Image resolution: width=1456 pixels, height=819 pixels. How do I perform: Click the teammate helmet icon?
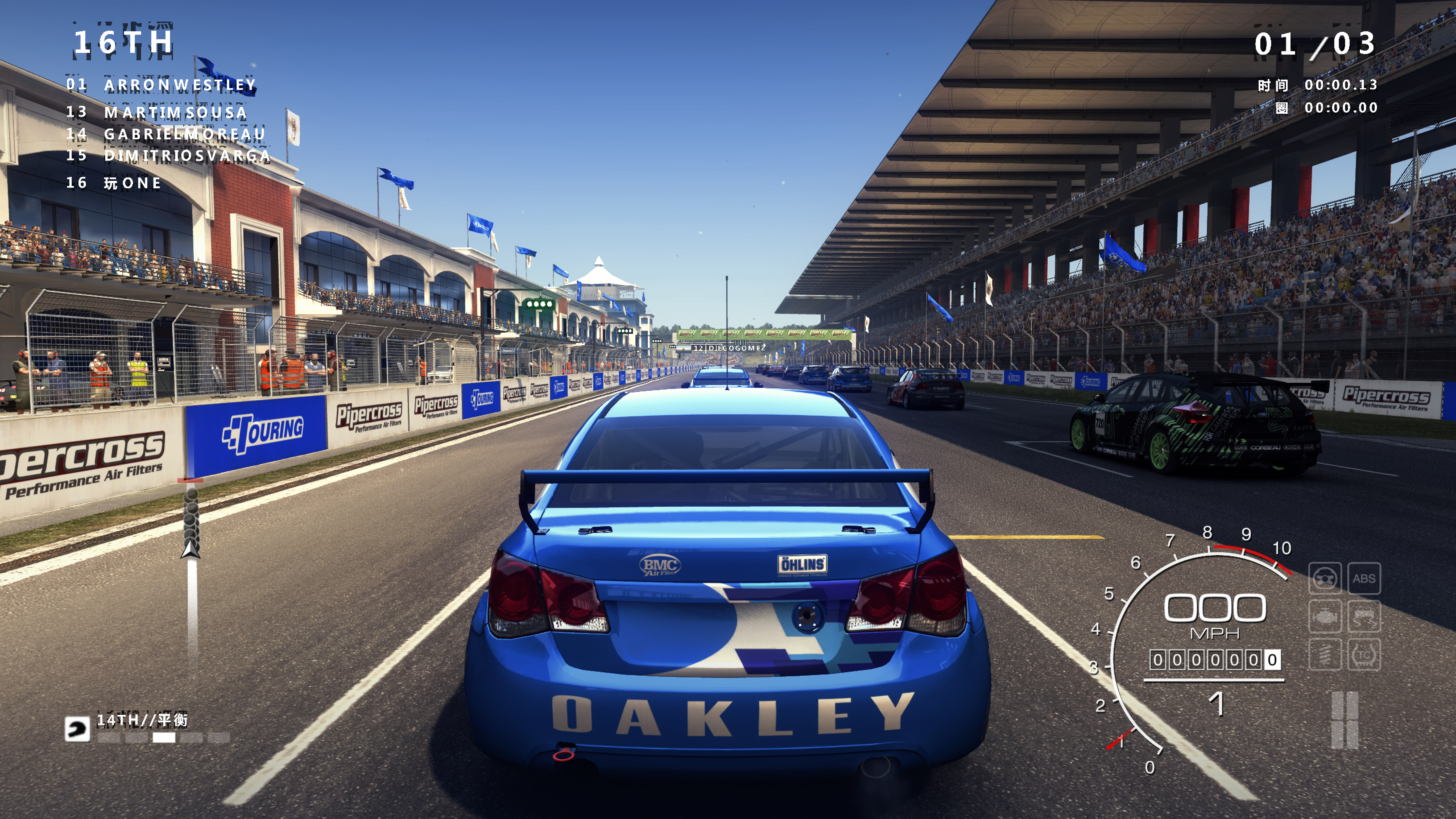point(77,729)
